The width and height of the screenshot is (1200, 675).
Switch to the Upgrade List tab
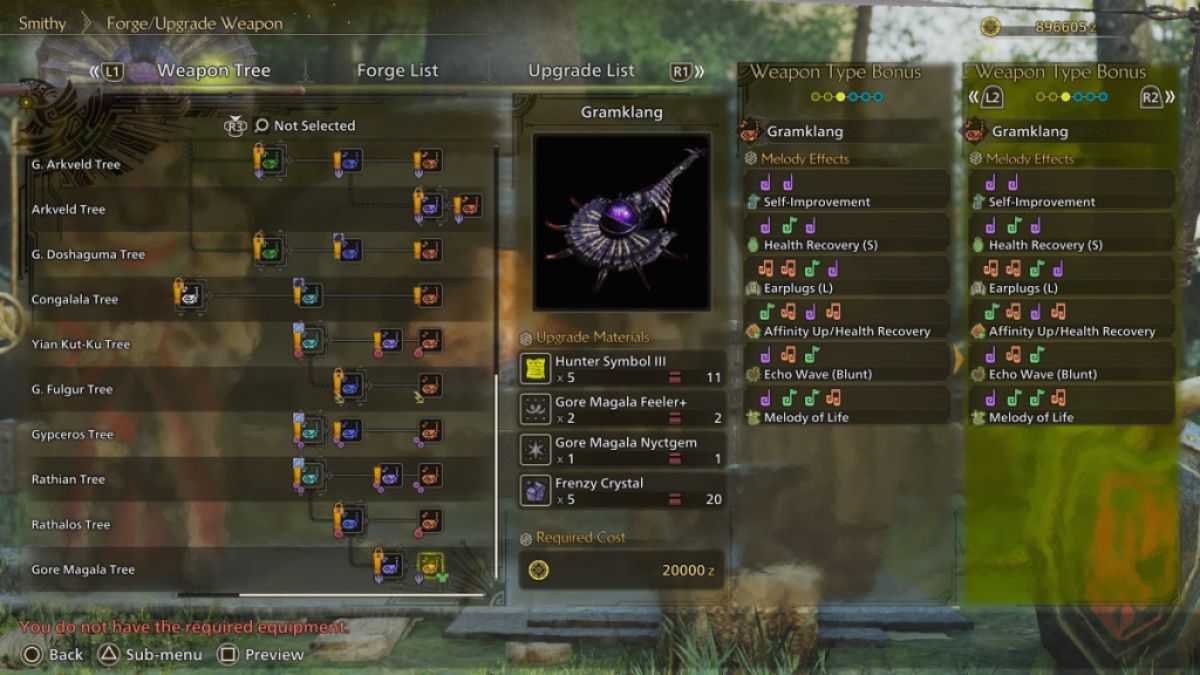pos(581,71)
